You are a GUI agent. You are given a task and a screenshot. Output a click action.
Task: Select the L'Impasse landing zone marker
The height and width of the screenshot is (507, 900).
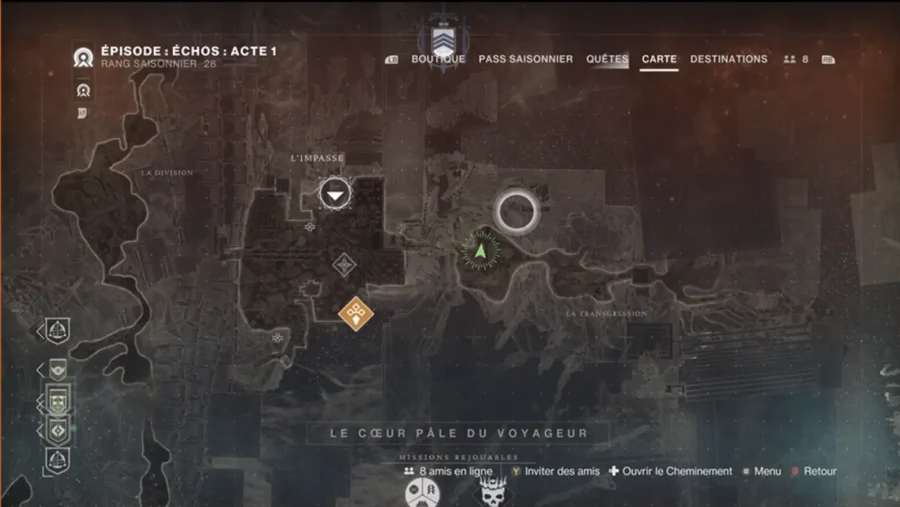tap(335, 193)
